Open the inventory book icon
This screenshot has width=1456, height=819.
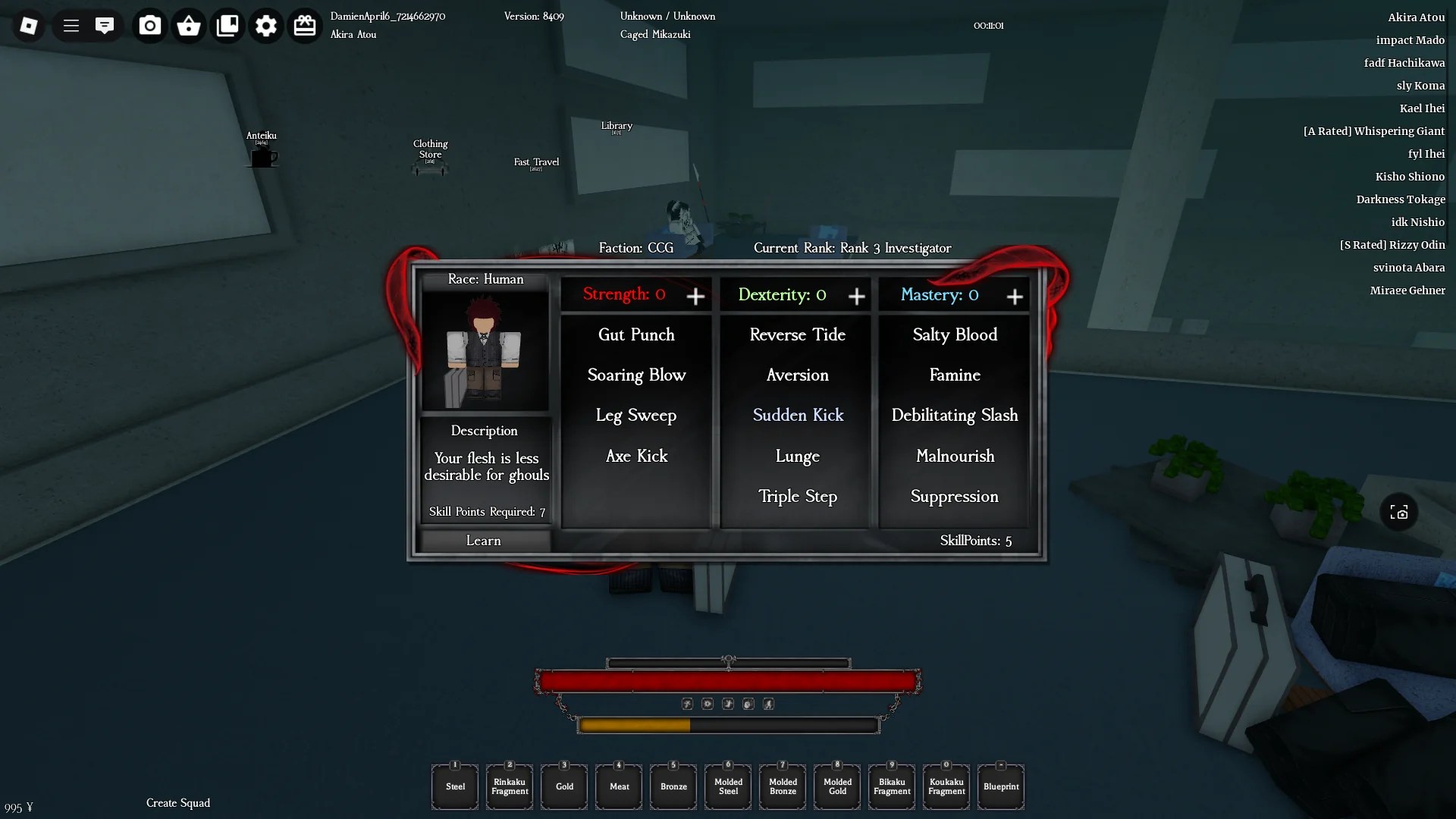click(x=227, y=25)
